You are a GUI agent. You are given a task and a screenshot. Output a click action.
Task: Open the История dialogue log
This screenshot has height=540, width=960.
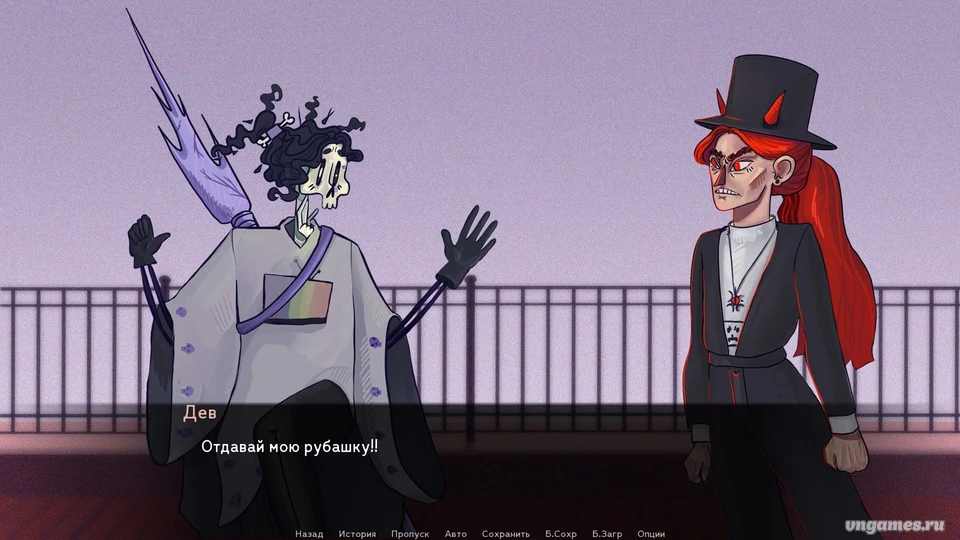(x=357, y=534)
